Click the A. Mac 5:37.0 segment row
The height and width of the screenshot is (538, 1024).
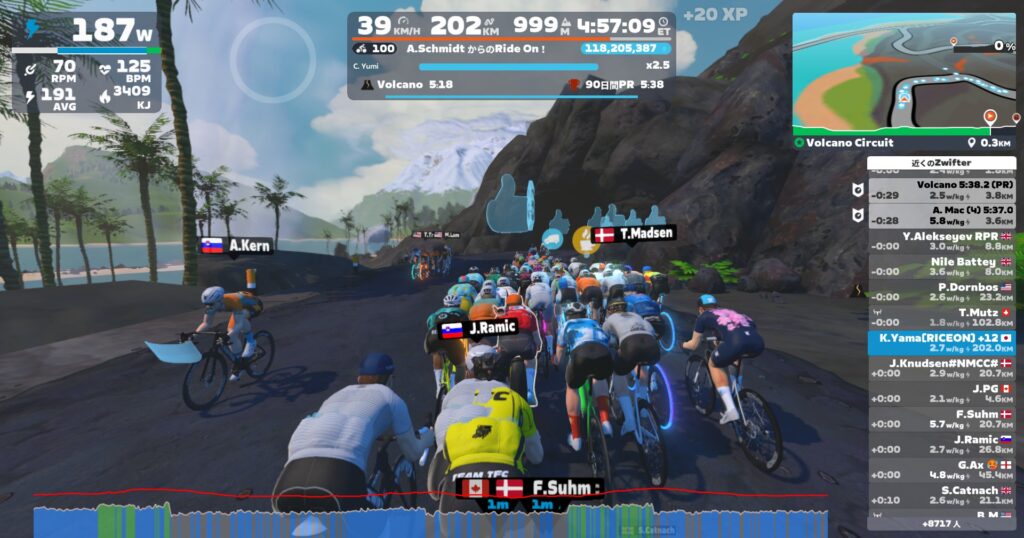(x=941, y=215)
